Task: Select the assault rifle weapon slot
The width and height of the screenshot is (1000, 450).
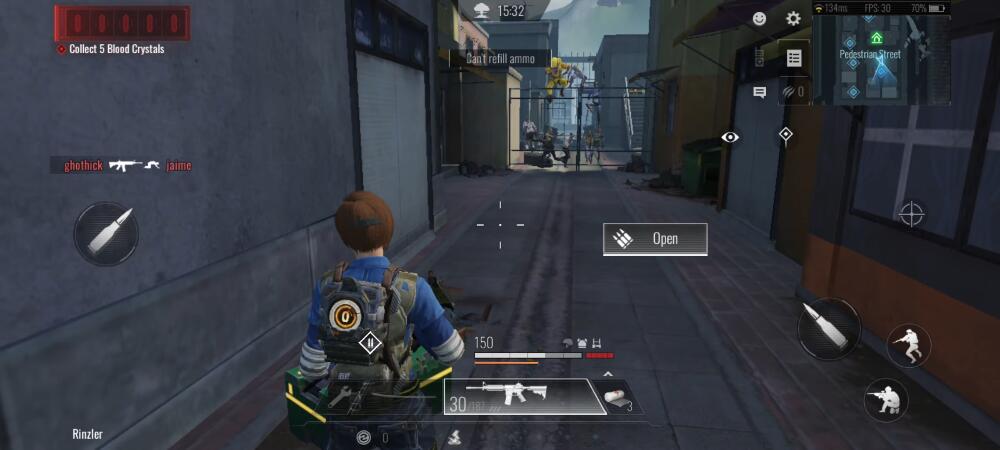Action: 523,396
